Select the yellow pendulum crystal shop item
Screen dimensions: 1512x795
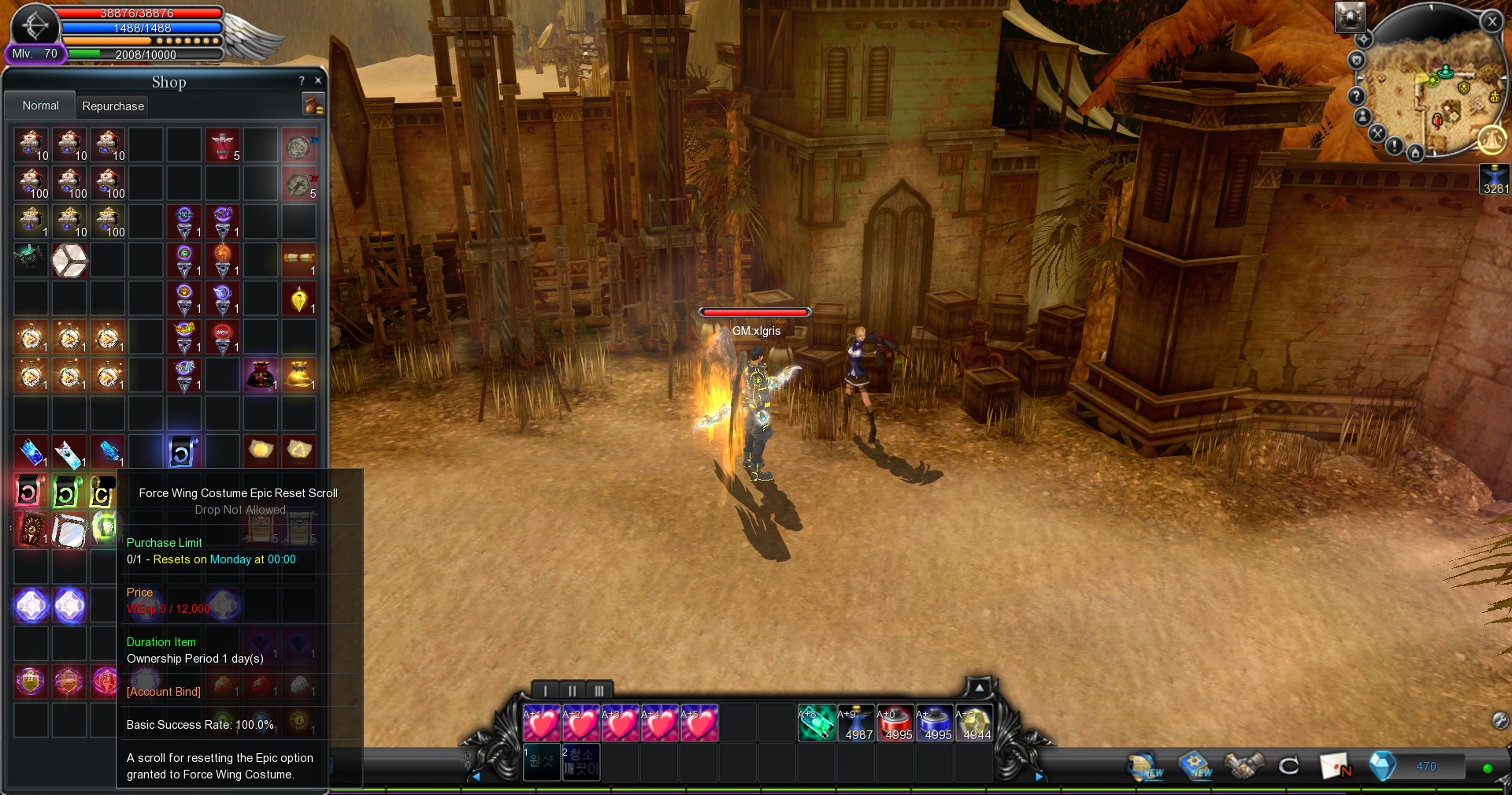299,299
